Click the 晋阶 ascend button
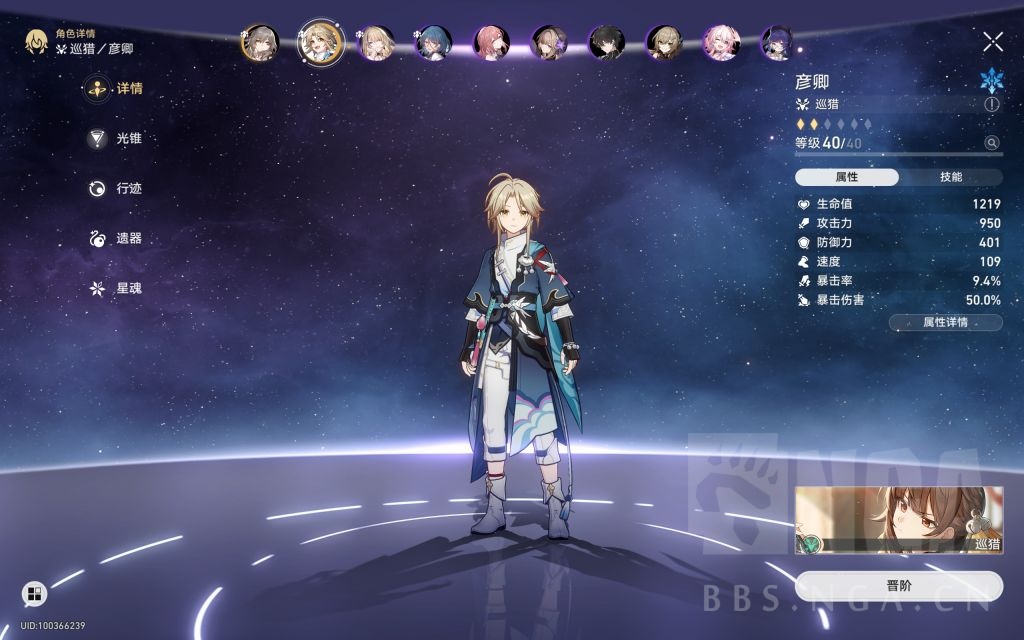Viewport: 1024px width, 640px height. (x=898, y=586)
